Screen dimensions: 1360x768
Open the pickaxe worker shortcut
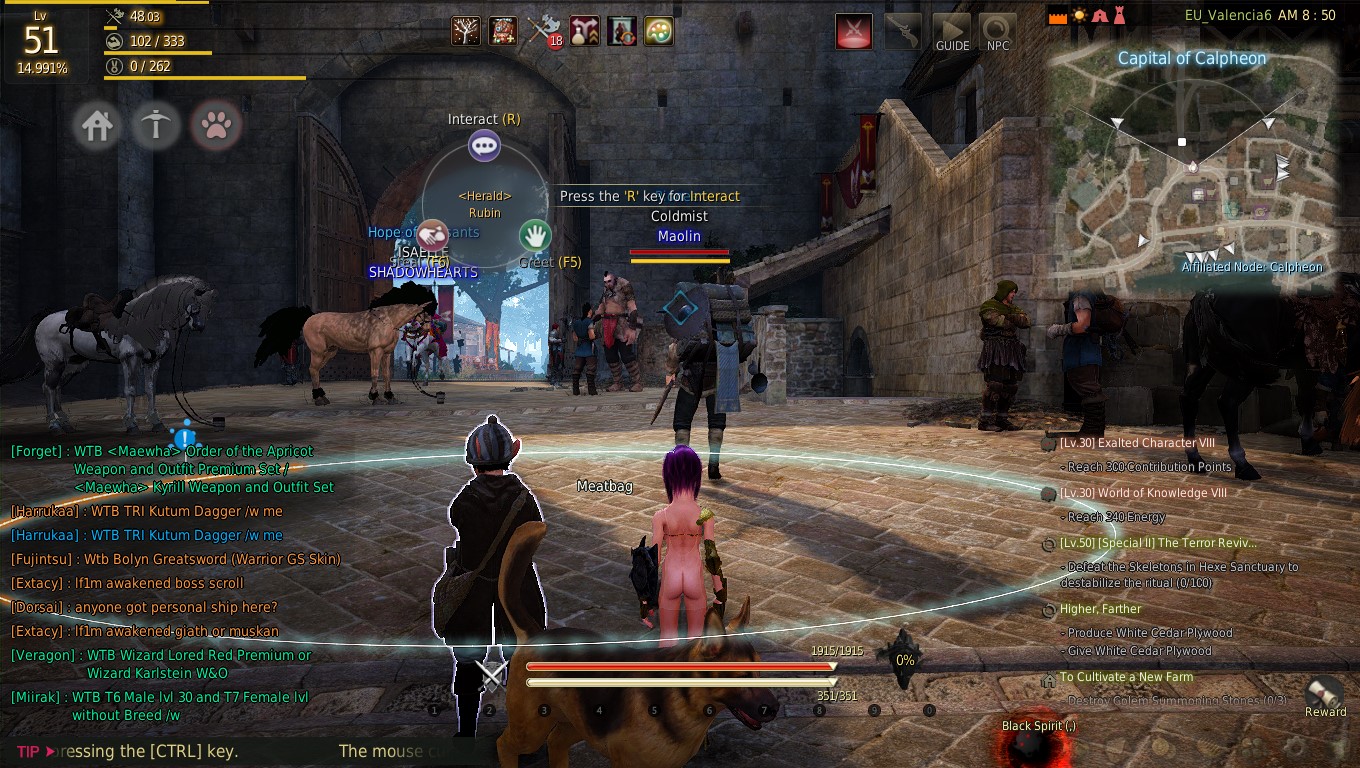coord(156,126)
